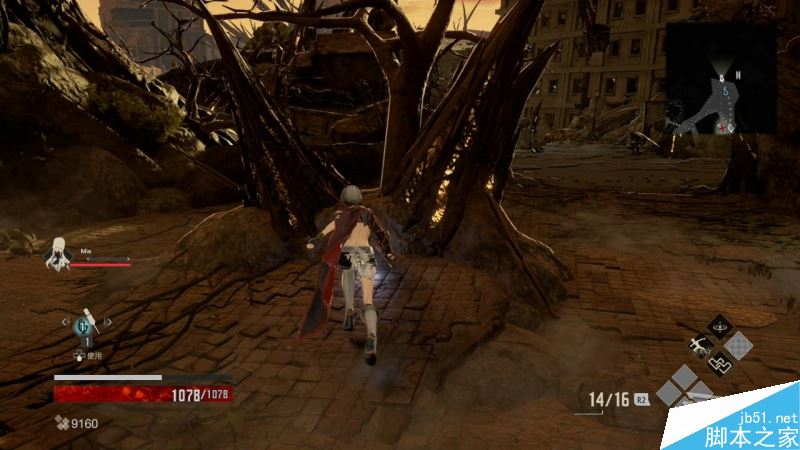
Task: Activate the top gift with the ring icon
Action: pyautogui.click(x=719, y=326)
